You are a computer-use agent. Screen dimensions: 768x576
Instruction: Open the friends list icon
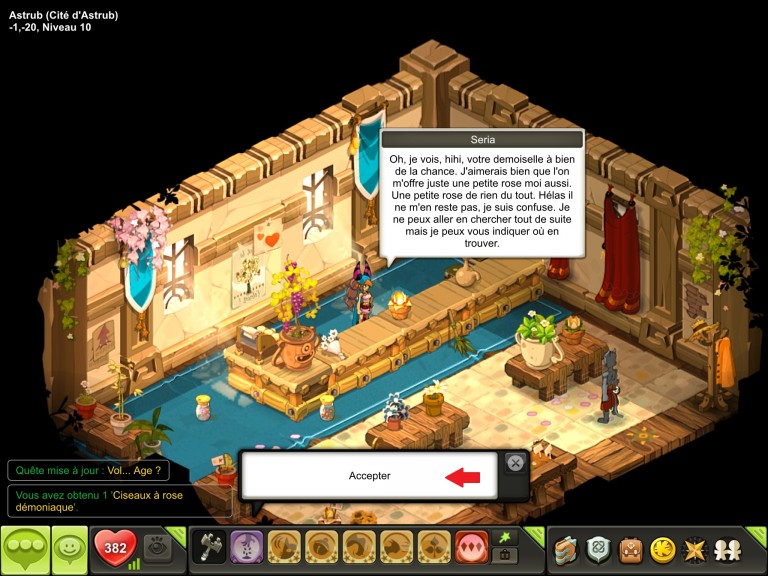point(725,548)
